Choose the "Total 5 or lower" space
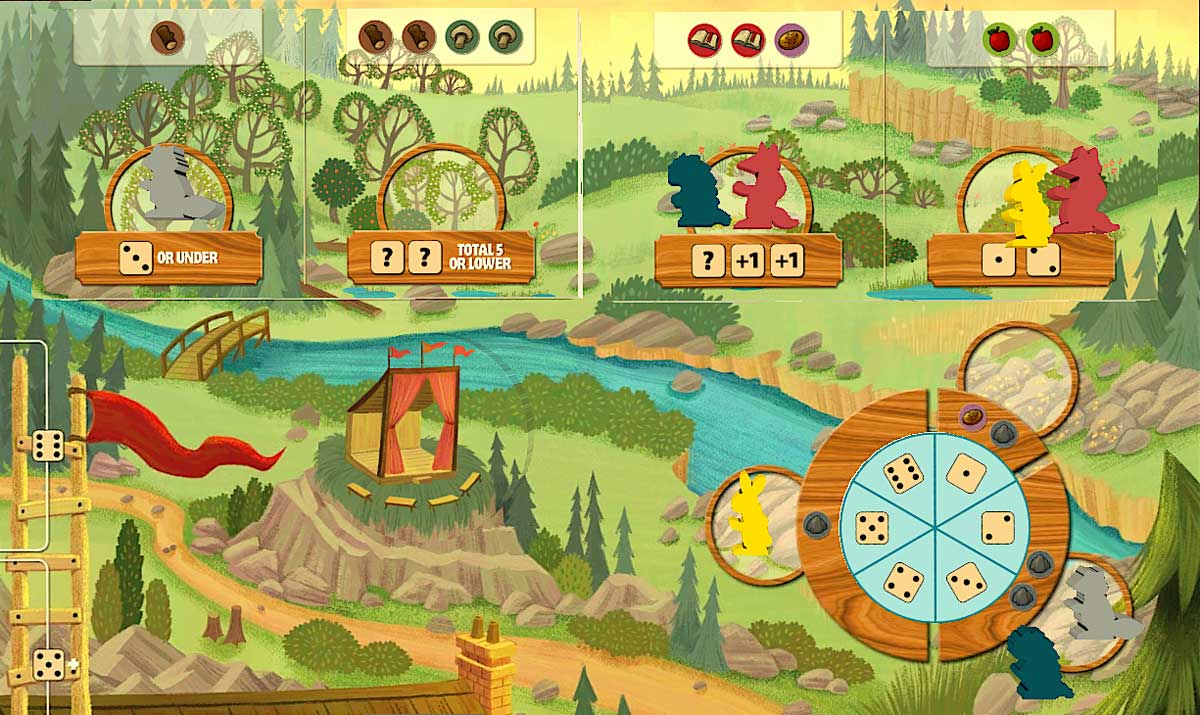1200x715 pixels. pos(441,258)
